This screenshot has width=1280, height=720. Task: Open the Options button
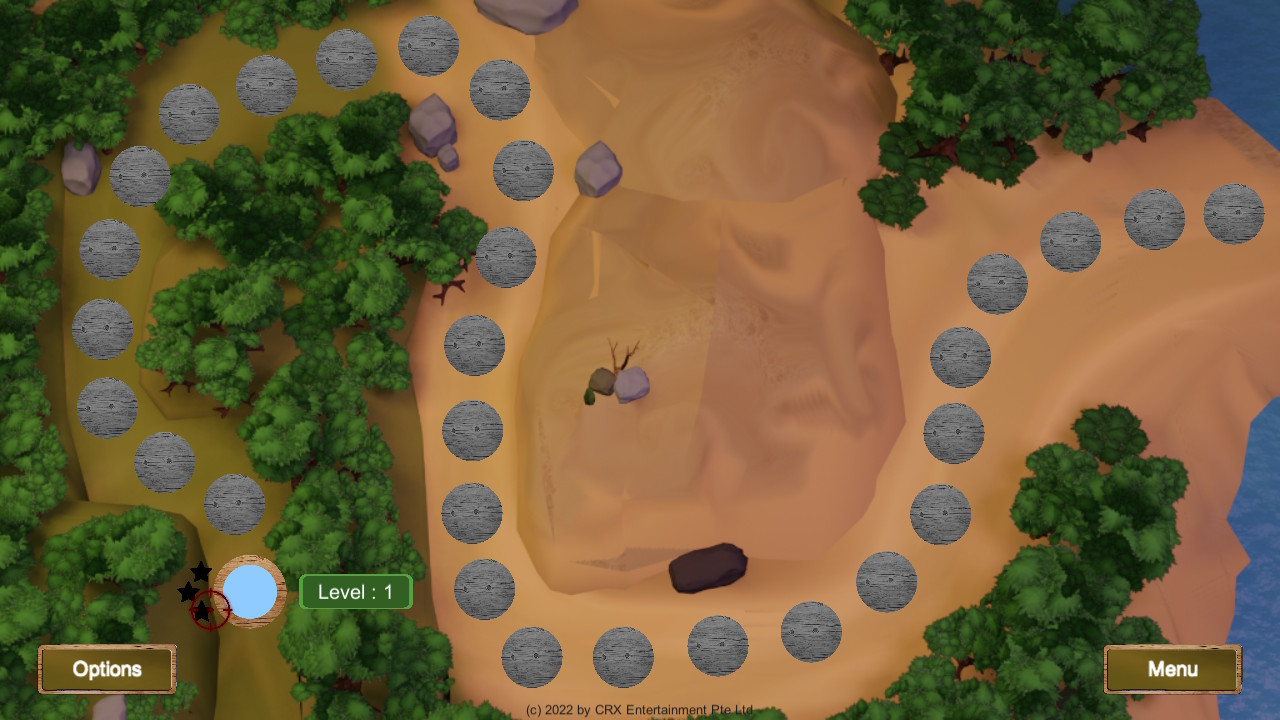click(x=107, y=669)
